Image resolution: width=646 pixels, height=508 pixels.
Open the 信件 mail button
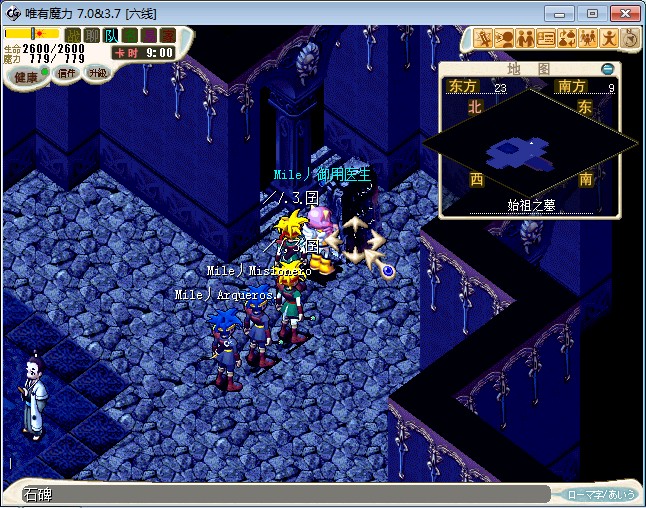coord(67,73)
